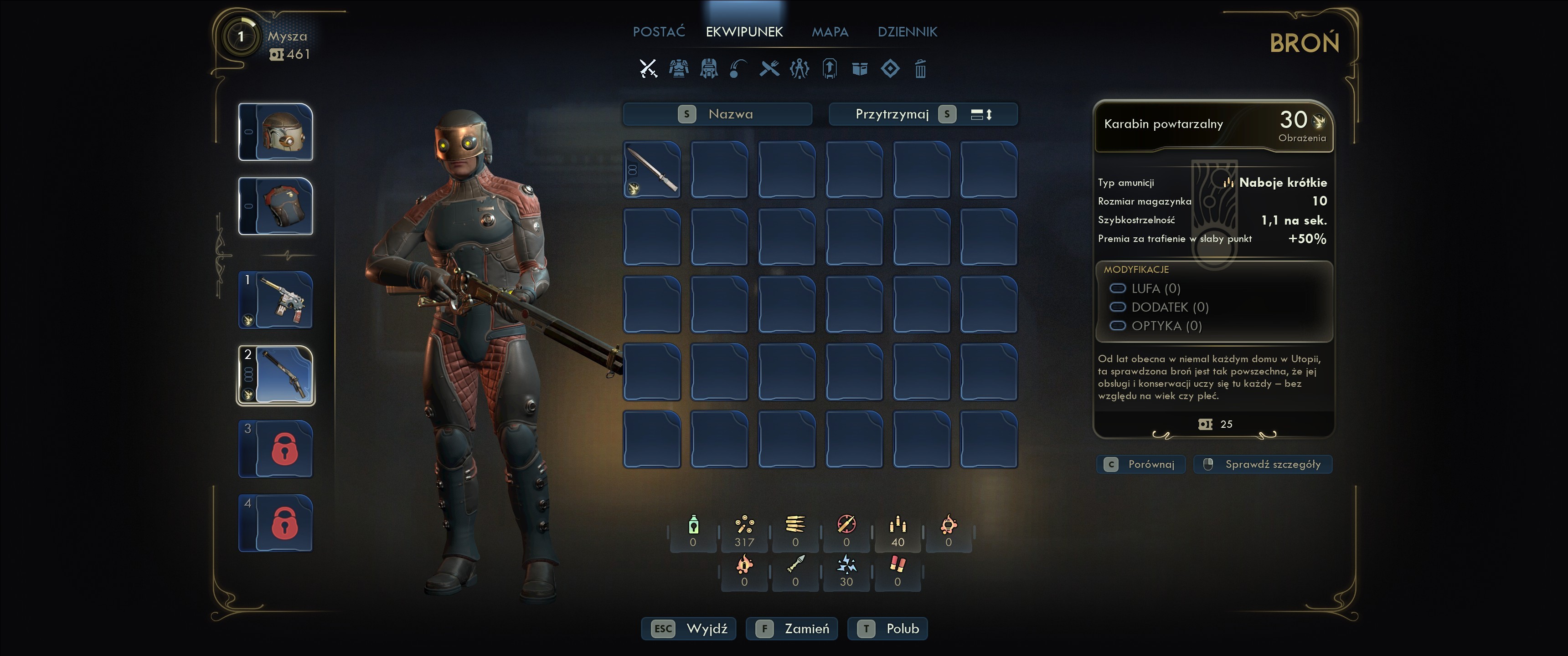
Task: Choose the rifle in weapon slot 2
Action: click(276, 375)
